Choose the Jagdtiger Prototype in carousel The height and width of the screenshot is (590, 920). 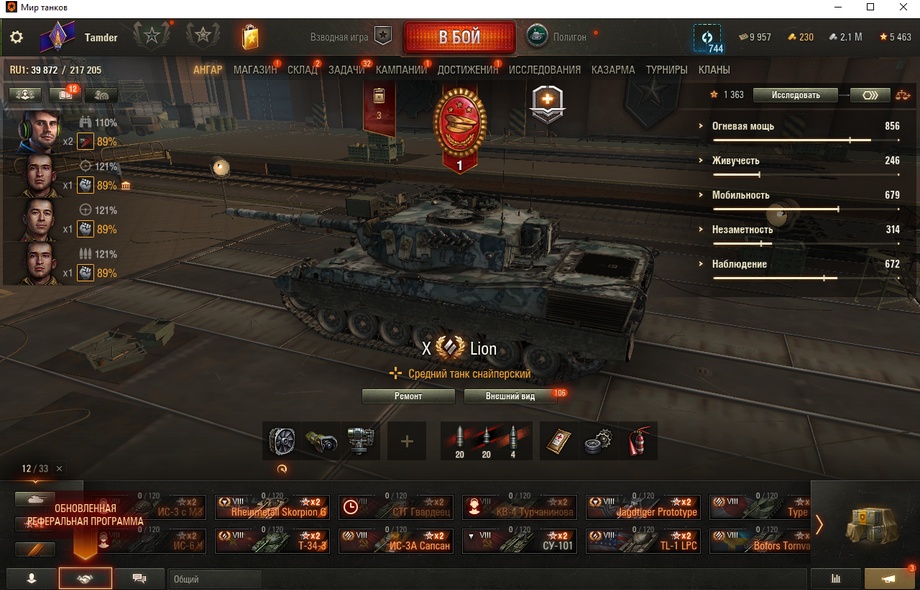(x=642, y=507)
